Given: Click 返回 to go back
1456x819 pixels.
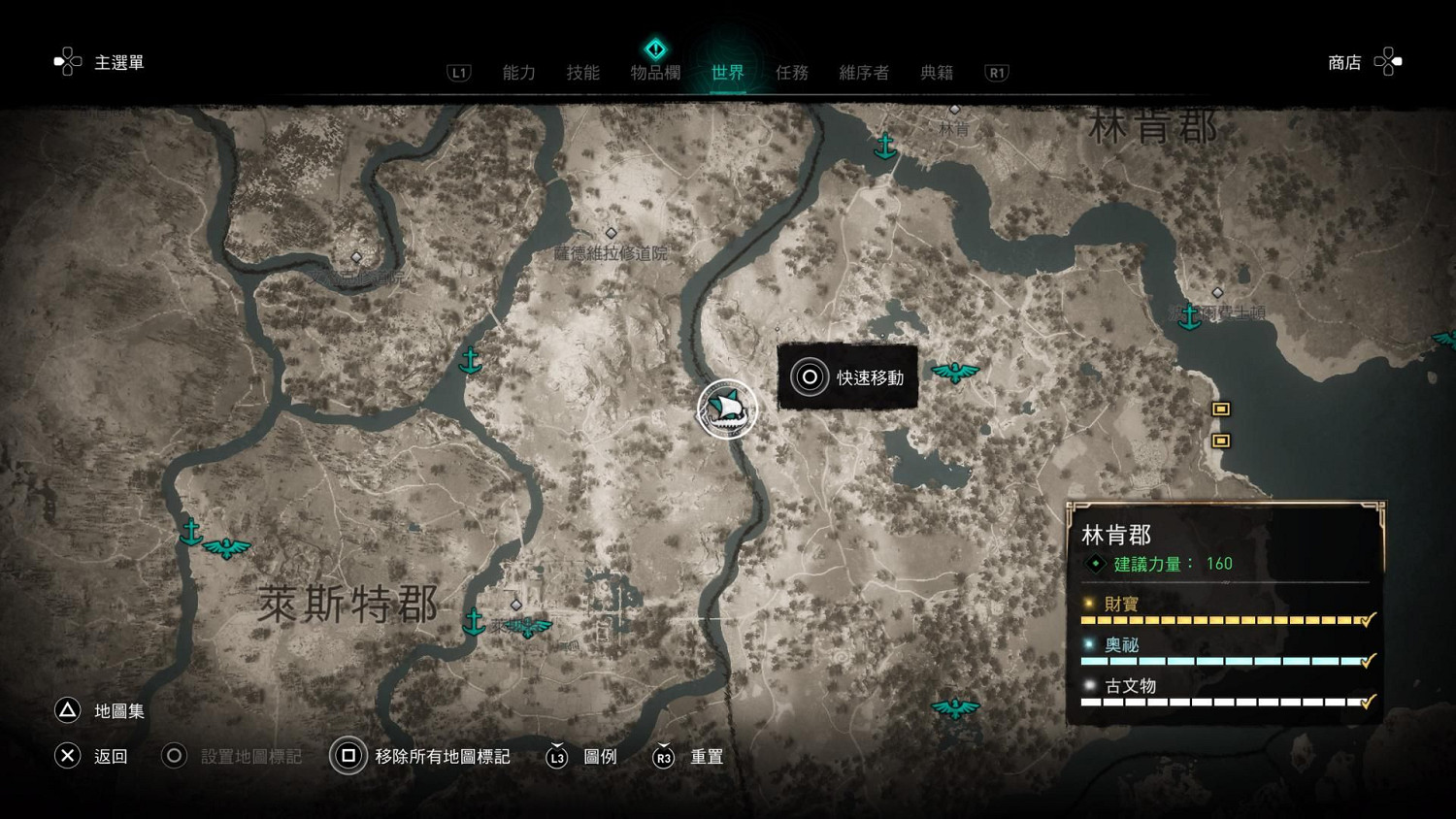Looking at the screenshot, I should 67,756.
